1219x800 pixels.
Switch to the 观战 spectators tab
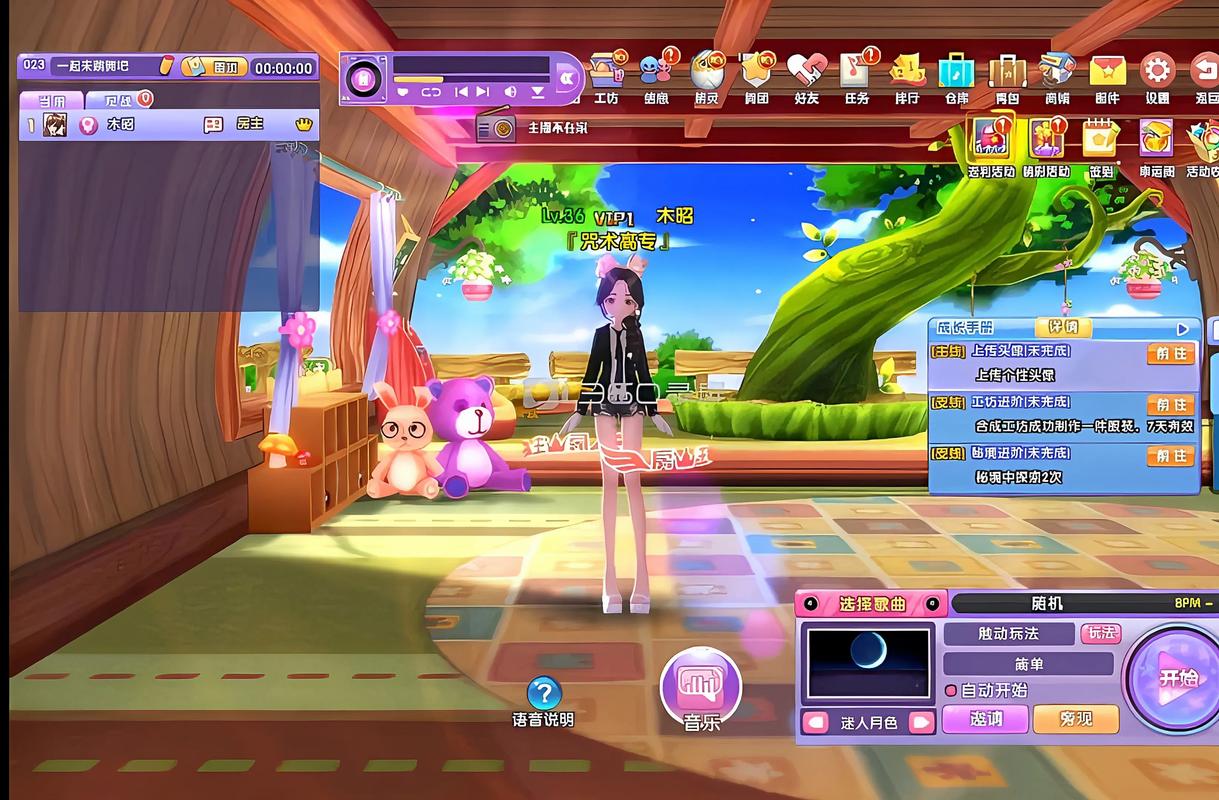point(118,100)
